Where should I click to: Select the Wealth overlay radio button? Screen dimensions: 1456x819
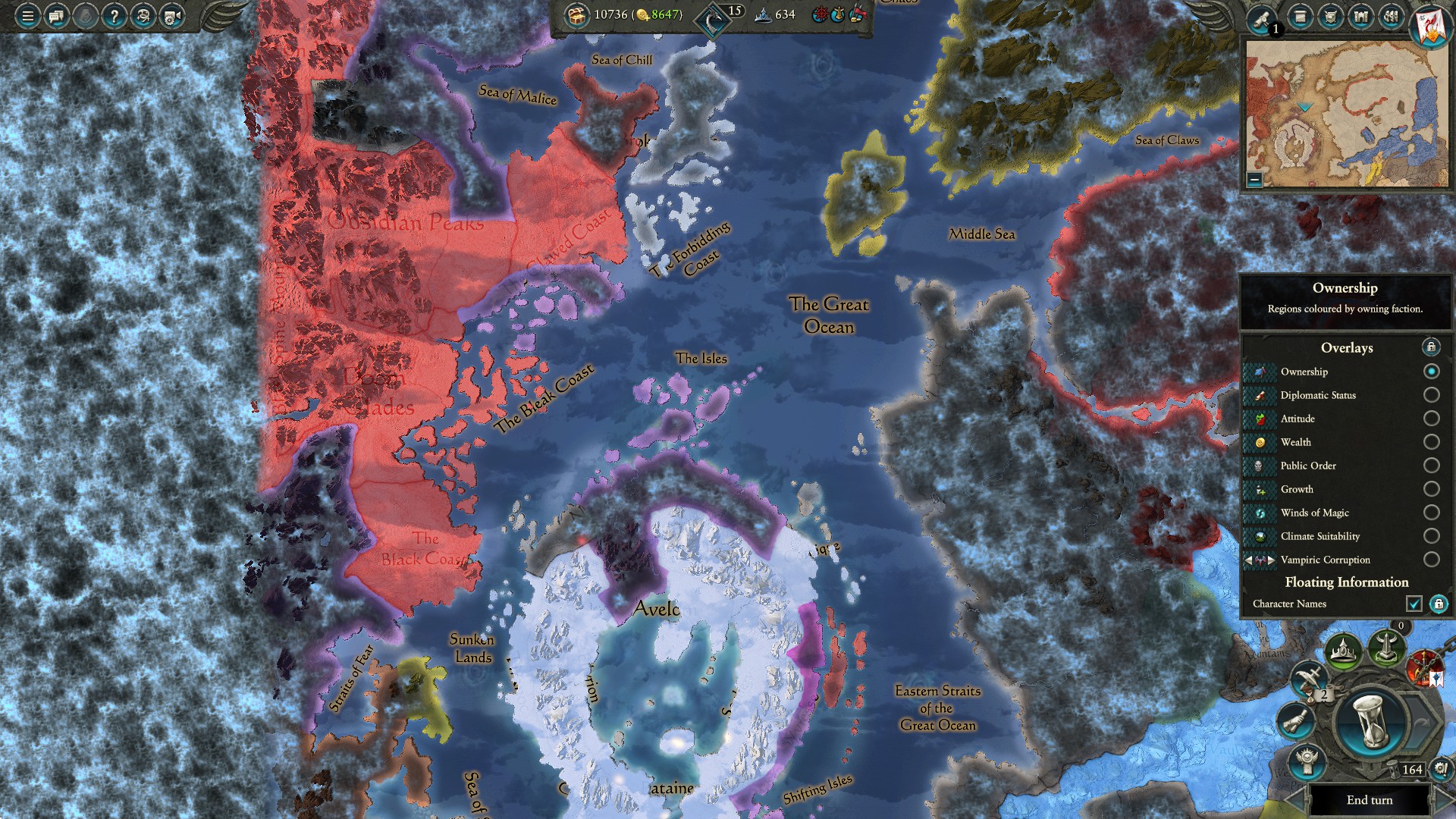tap(1432, 442)
